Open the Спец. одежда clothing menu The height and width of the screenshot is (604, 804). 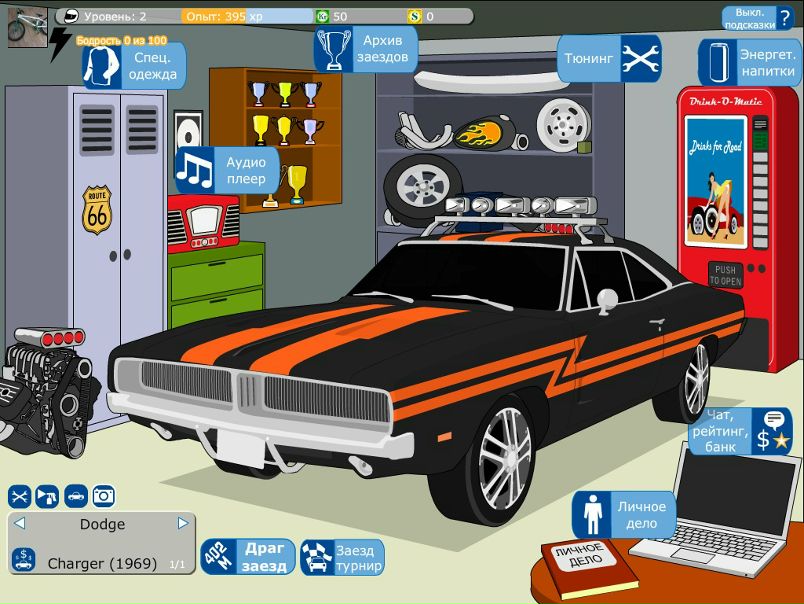135,67
